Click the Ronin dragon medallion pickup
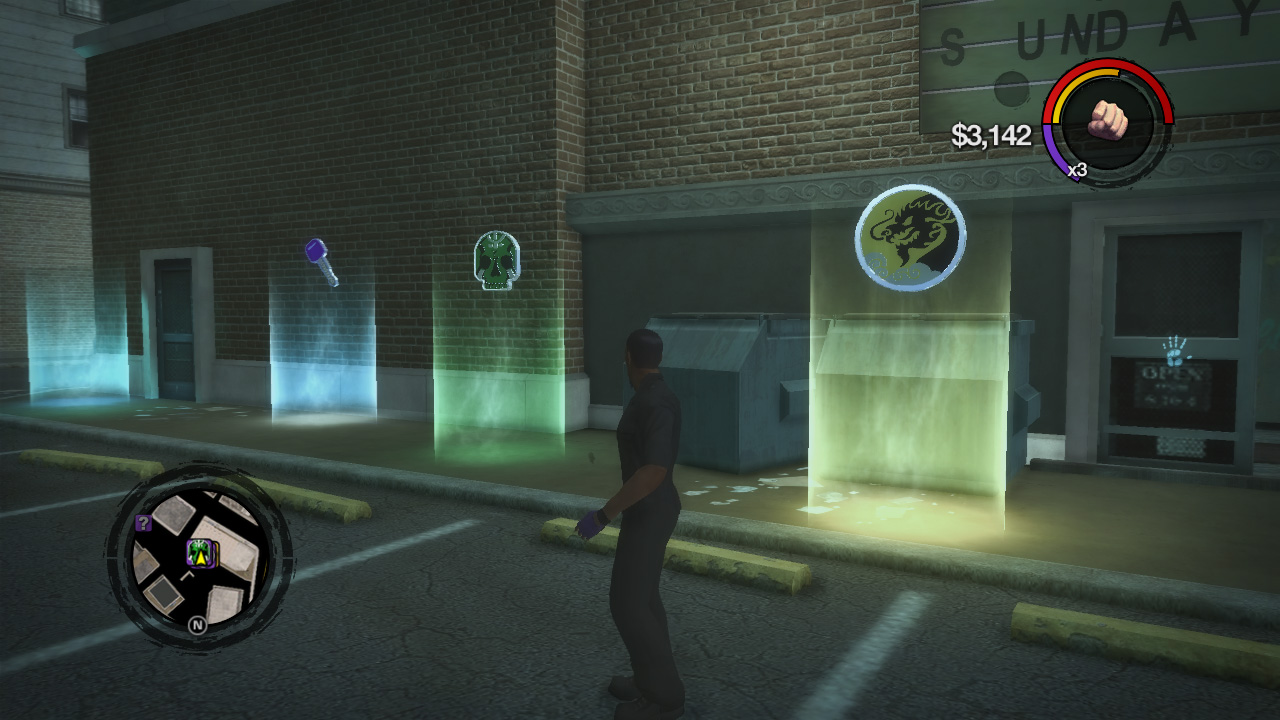Screen dimensions: 1280x720 tap(910, 235)
